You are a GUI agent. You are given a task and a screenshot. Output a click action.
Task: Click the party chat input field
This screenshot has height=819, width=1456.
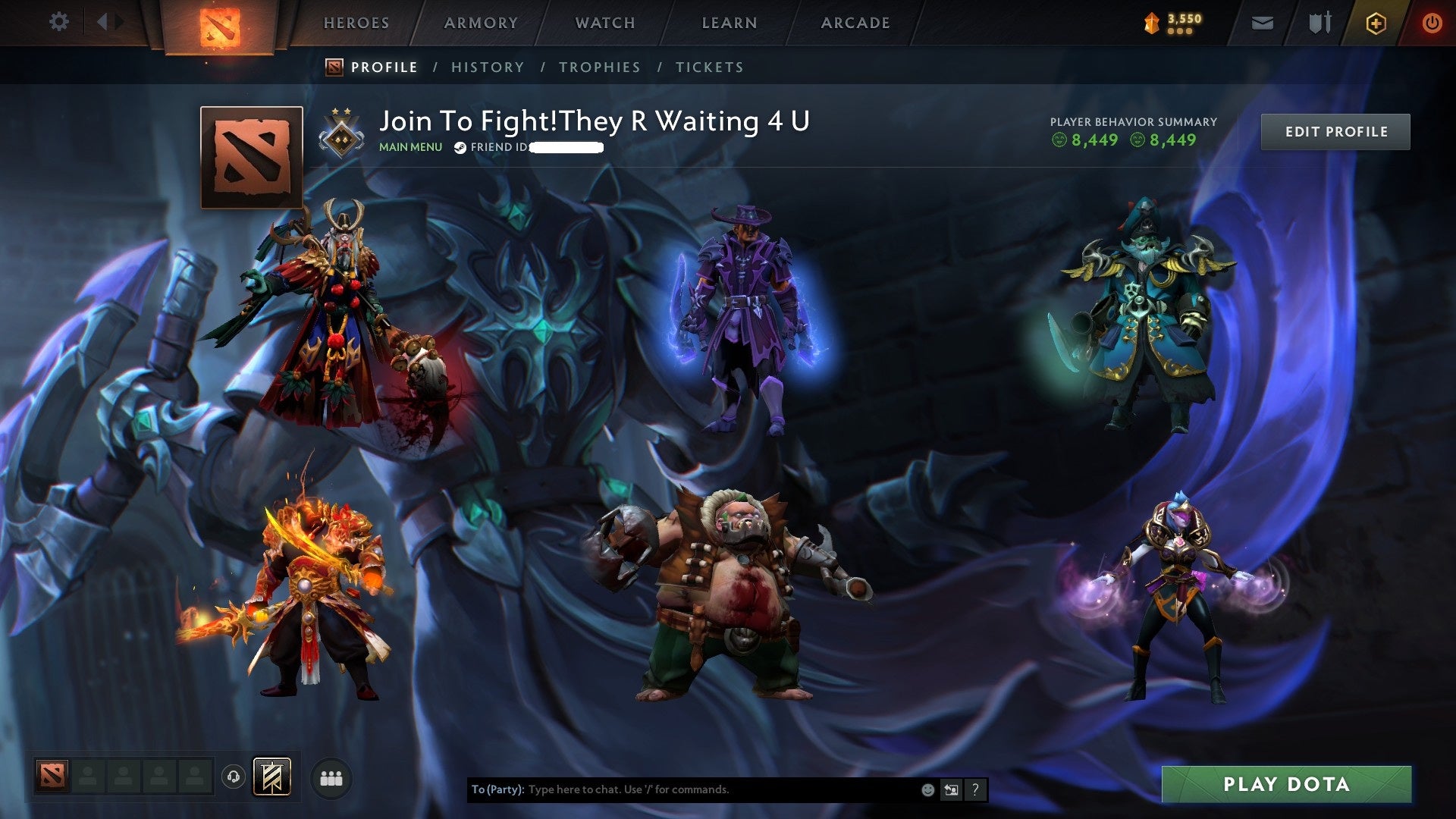(x=682, y=789)
